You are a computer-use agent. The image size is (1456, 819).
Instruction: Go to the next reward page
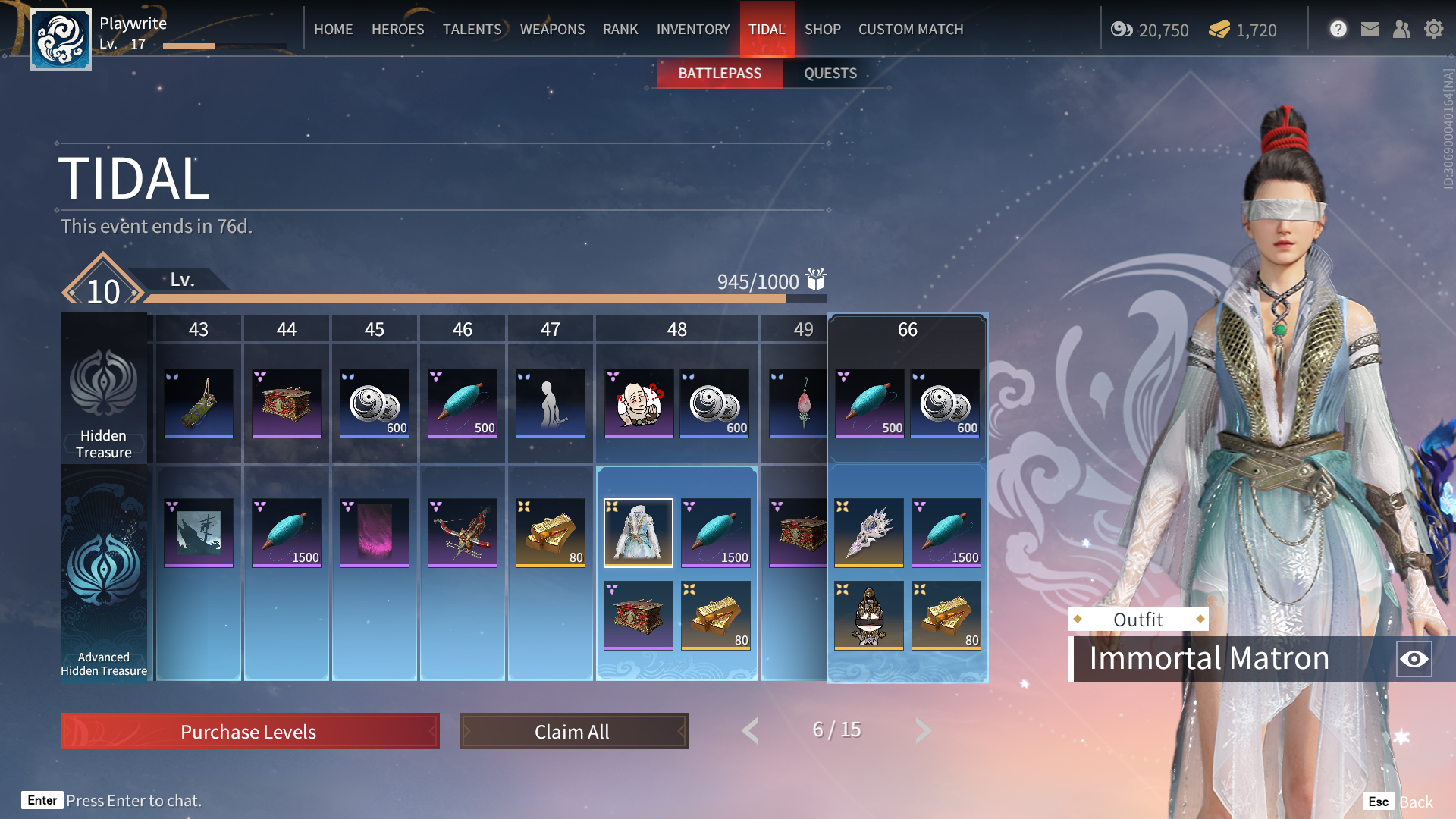923,730
